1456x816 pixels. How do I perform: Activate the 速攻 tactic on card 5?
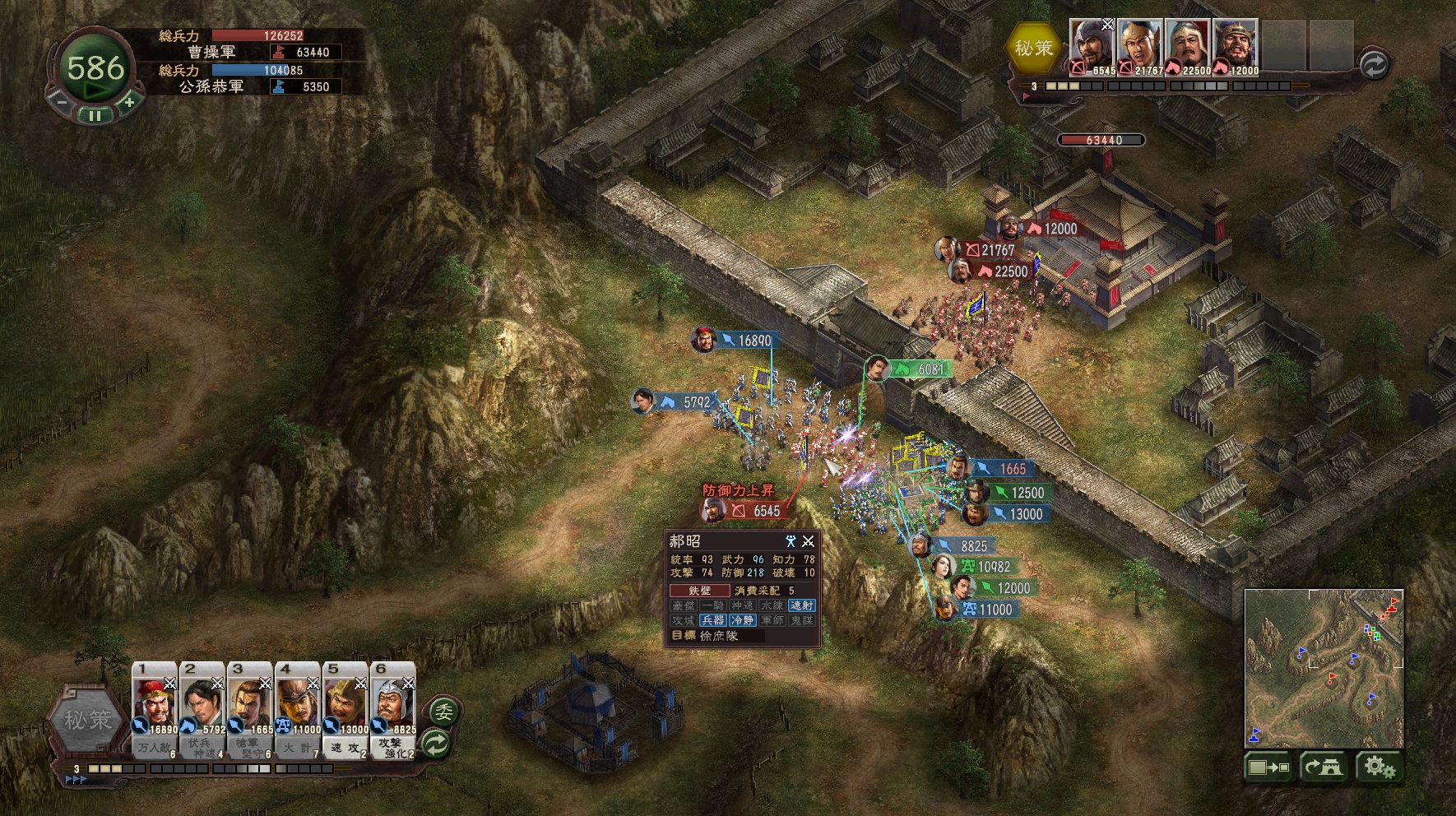click(345, 749)
